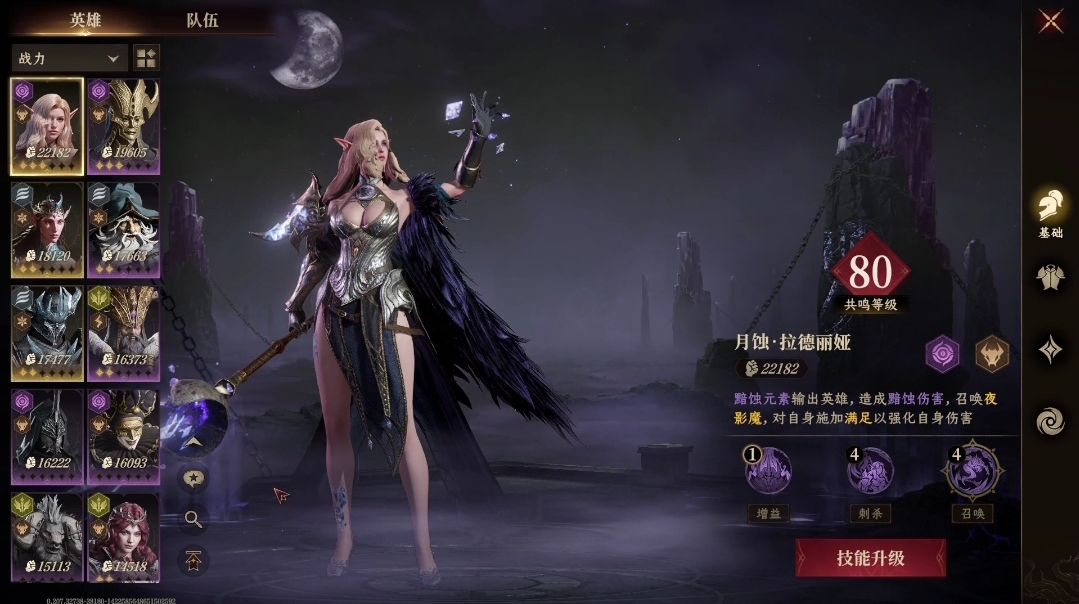Select the white beast hero with 15113 power
Viewport: 1079px width, 604px height.
tap(47, 538)
